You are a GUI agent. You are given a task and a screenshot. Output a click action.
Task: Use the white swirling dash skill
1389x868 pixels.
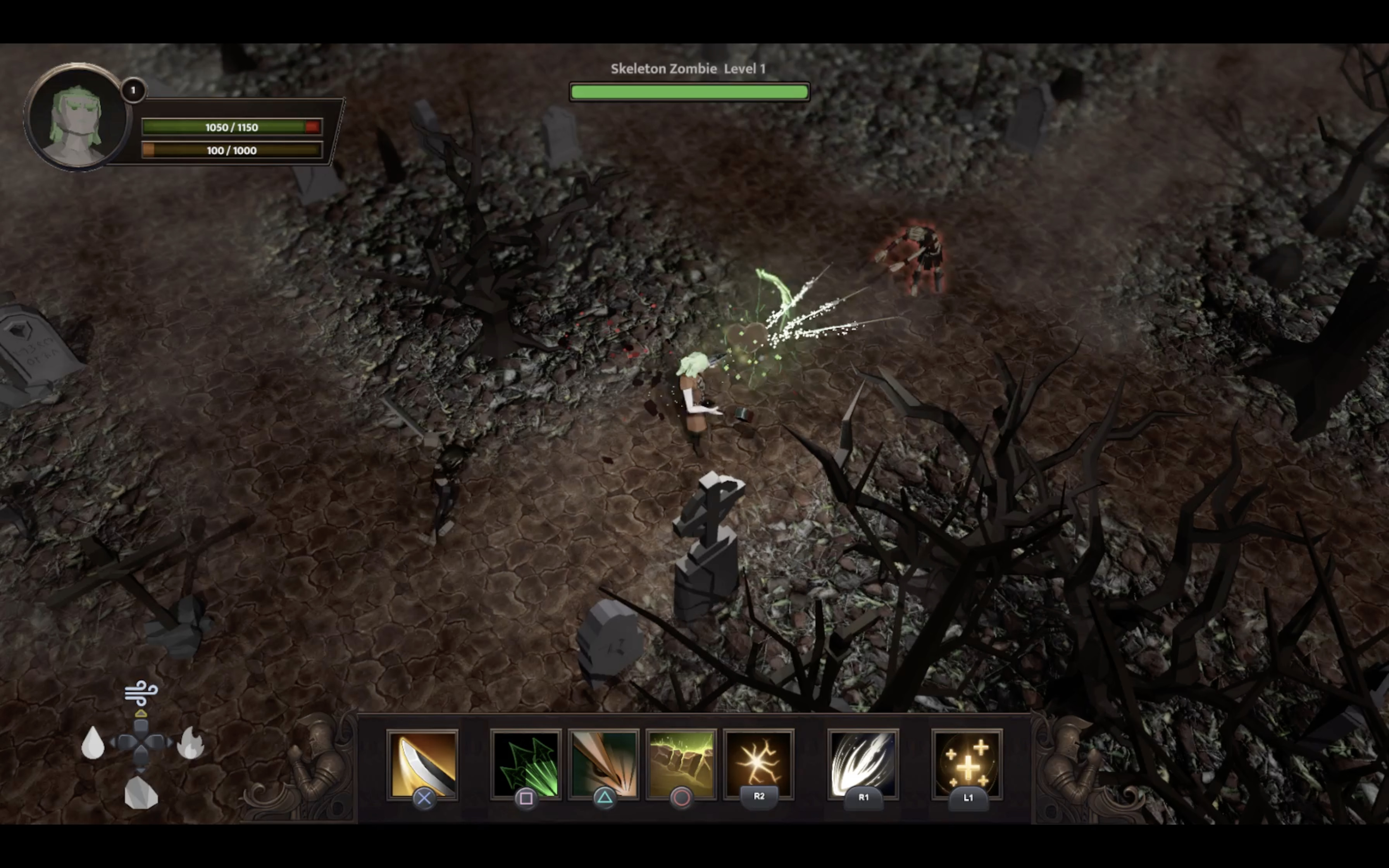[x=863, y=763]
